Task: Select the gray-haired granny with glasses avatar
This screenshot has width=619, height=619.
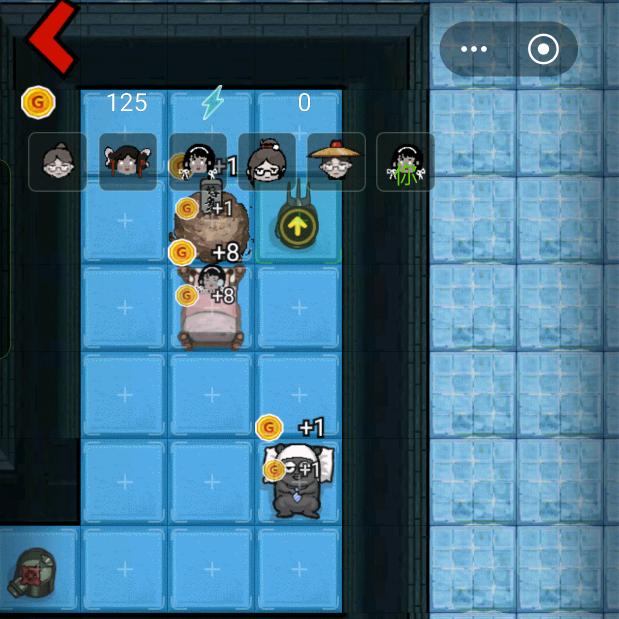Action: click(x=58, y=162)
